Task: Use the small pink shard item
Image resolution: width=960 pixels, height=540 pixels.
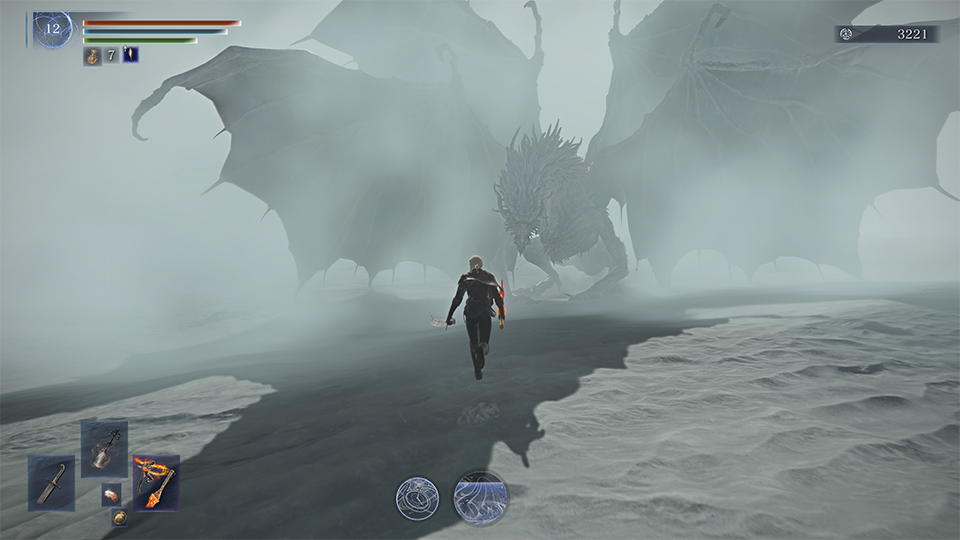Action: click(110, 494)
